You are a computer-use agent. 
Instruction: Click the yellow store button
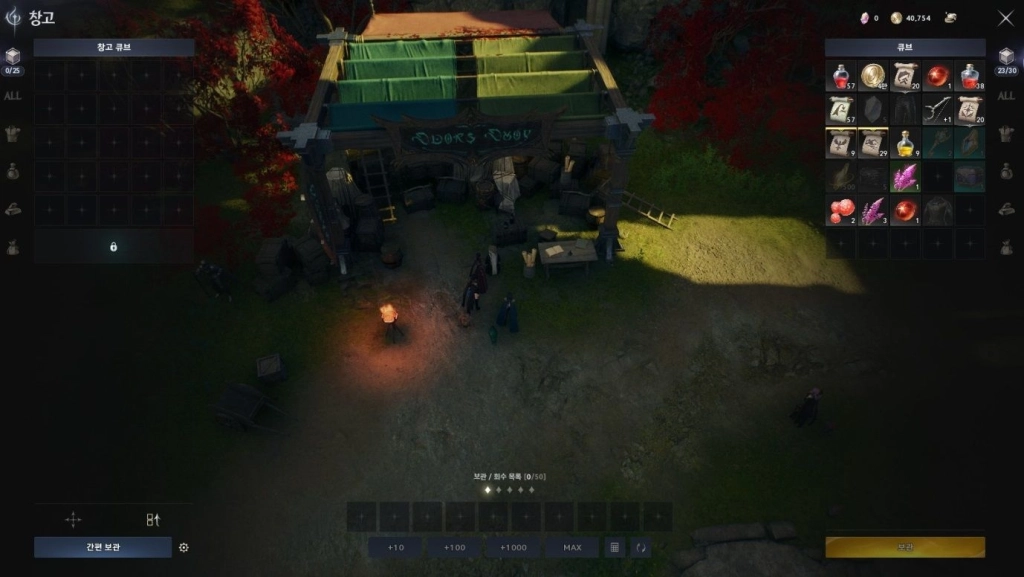pos(904,547)
